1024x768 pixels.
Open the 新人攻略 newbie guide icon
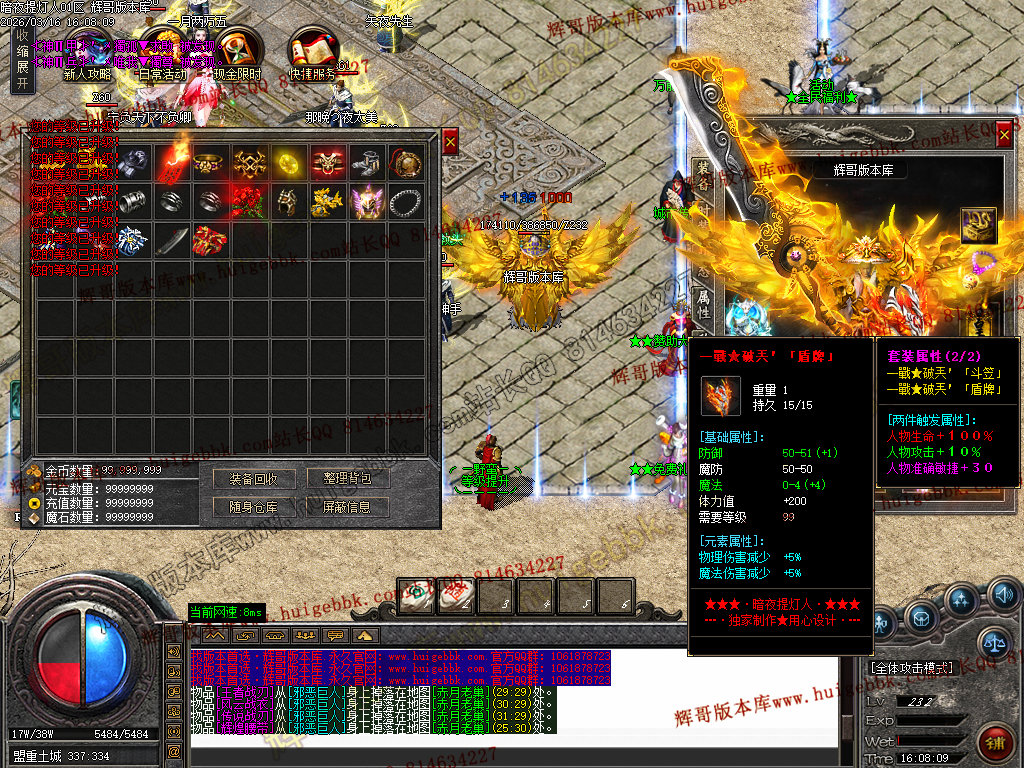coord(87,50)
